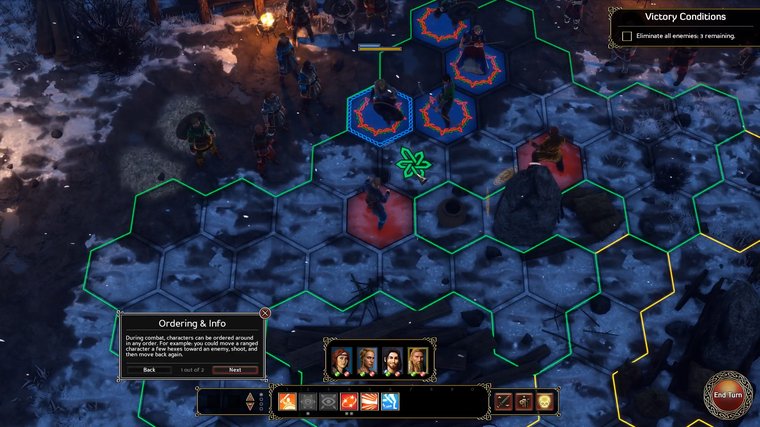
Task: Select the highlighted red enemy hex tile
Action: tap(380, 213)
